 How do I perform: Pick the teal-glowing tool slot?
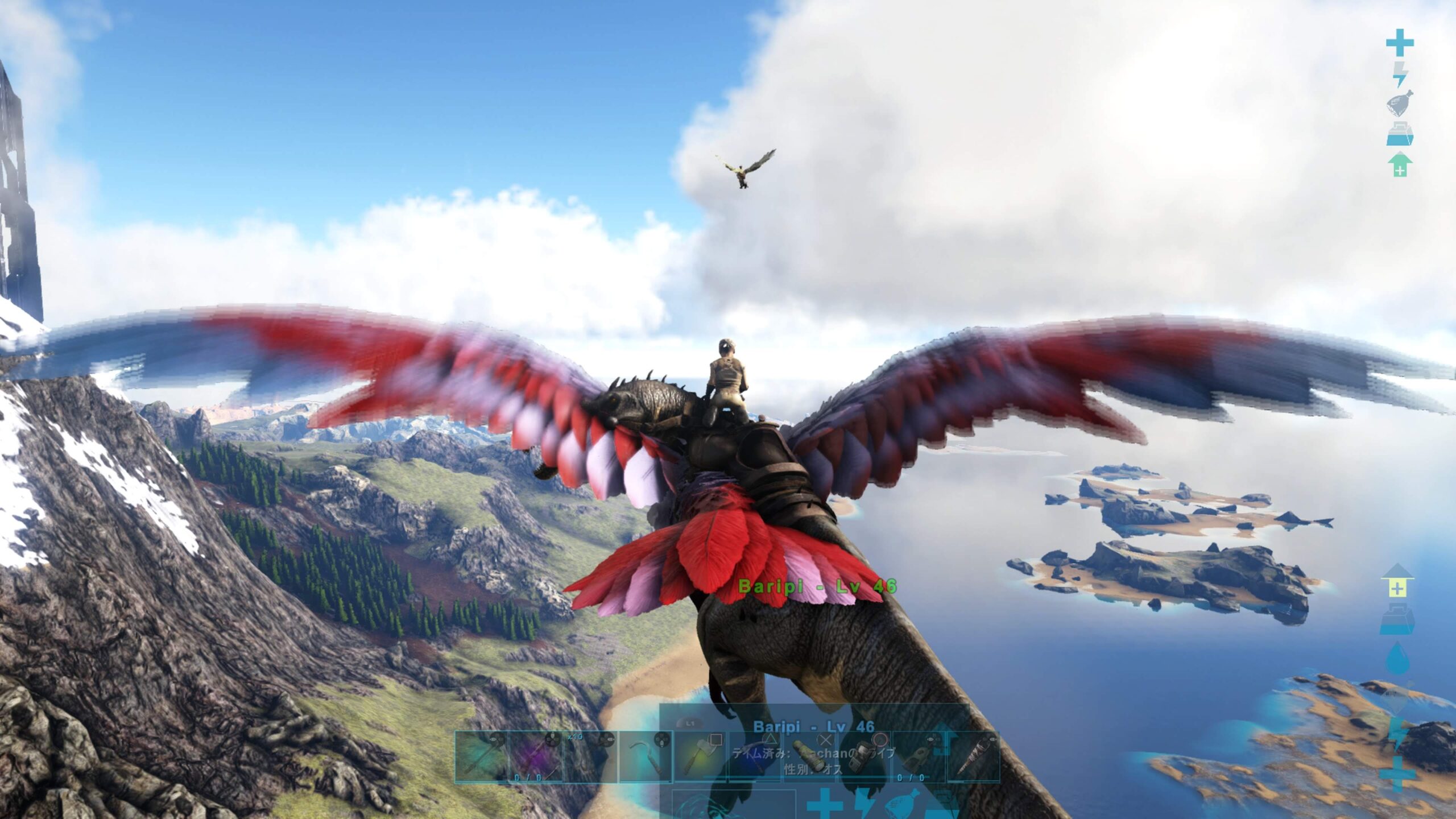coord(481,756)
